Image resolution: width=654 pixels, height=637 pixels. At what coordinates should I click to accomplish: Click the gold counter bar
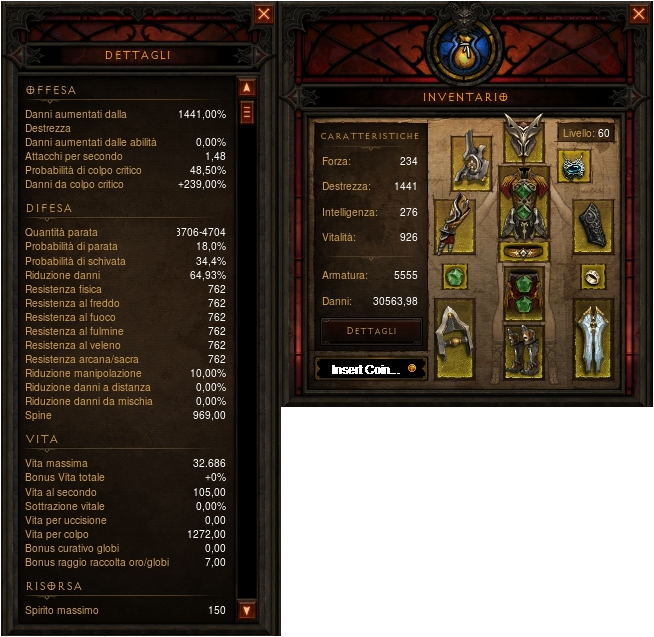(370, 368)
